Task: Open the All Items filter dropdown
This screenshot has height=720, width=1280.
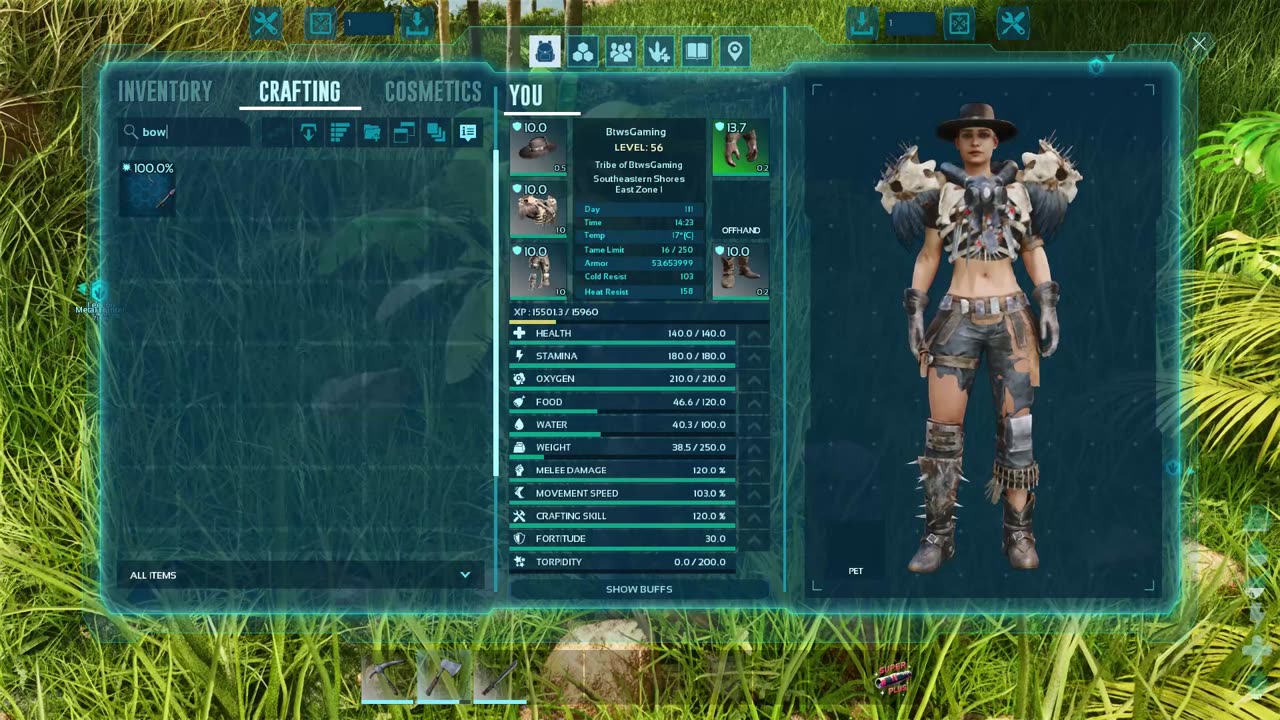Action: pos(300,575)
